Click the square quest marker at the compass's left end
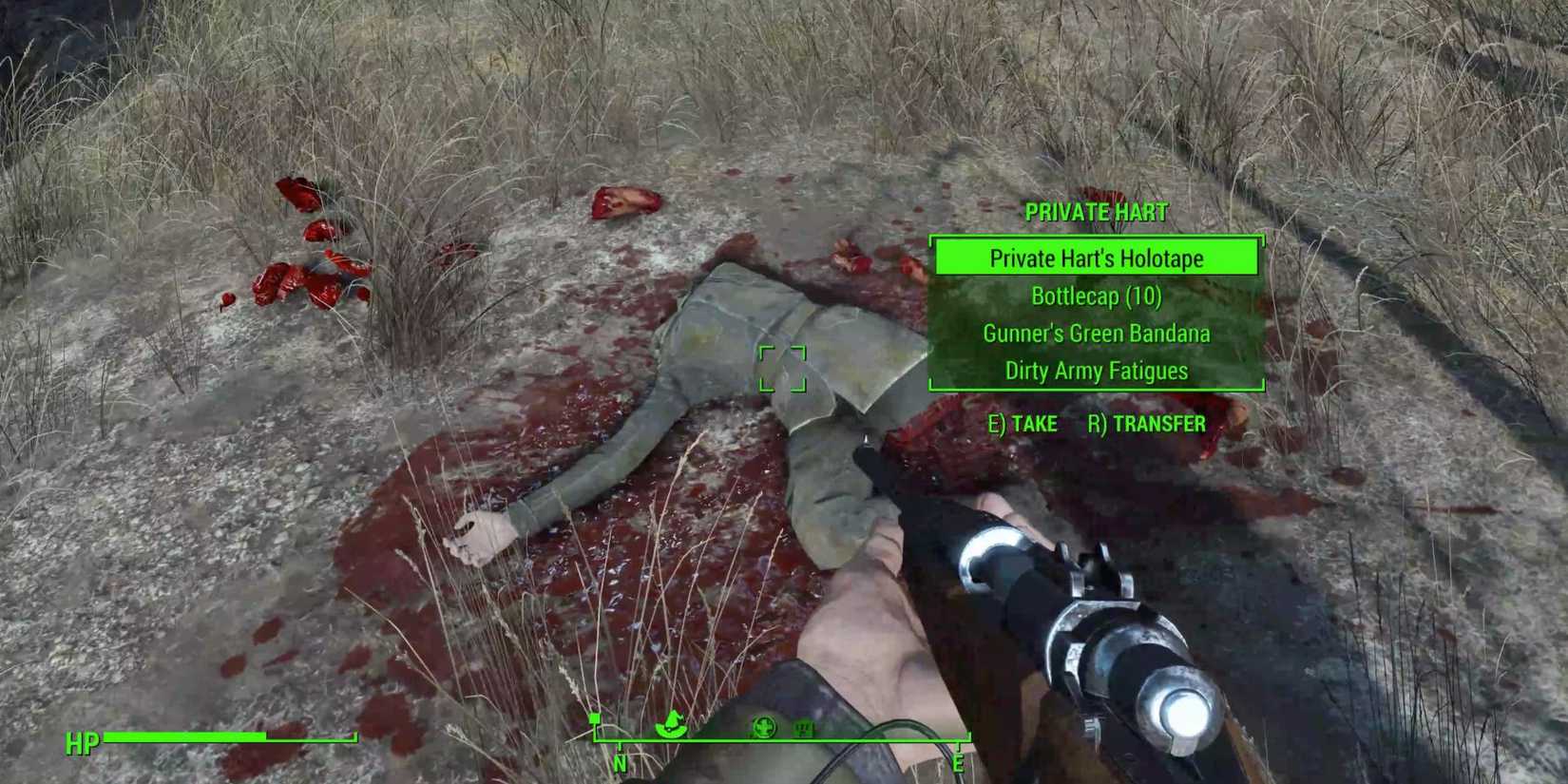The width and height of the screenshot is (1568, 784). [x=595, y=718]
